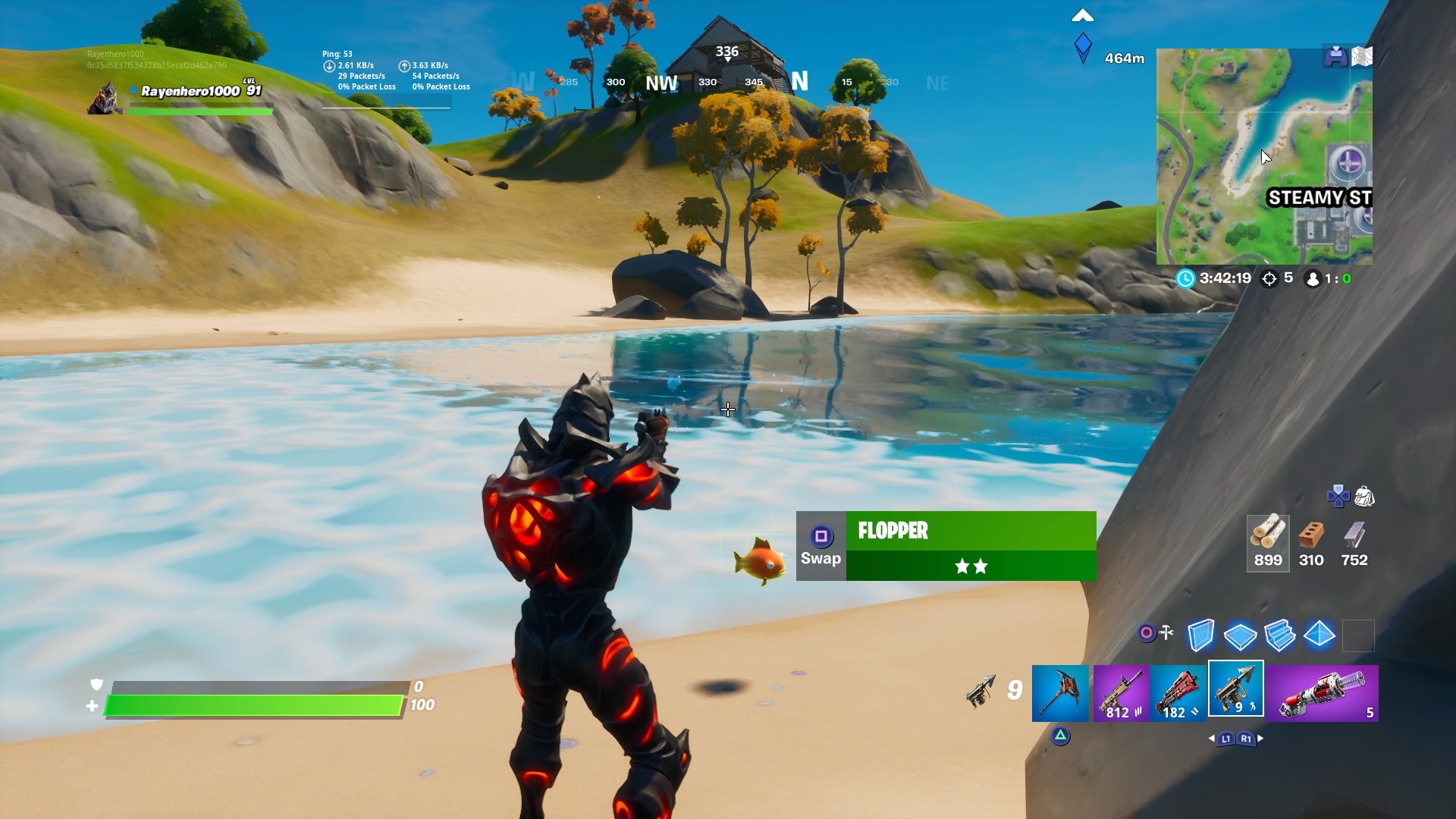The height and width of the screenshot is (819, 1456).
Task: Switch to the red shotgun with 182 ammo
Action: [1178, 693]
